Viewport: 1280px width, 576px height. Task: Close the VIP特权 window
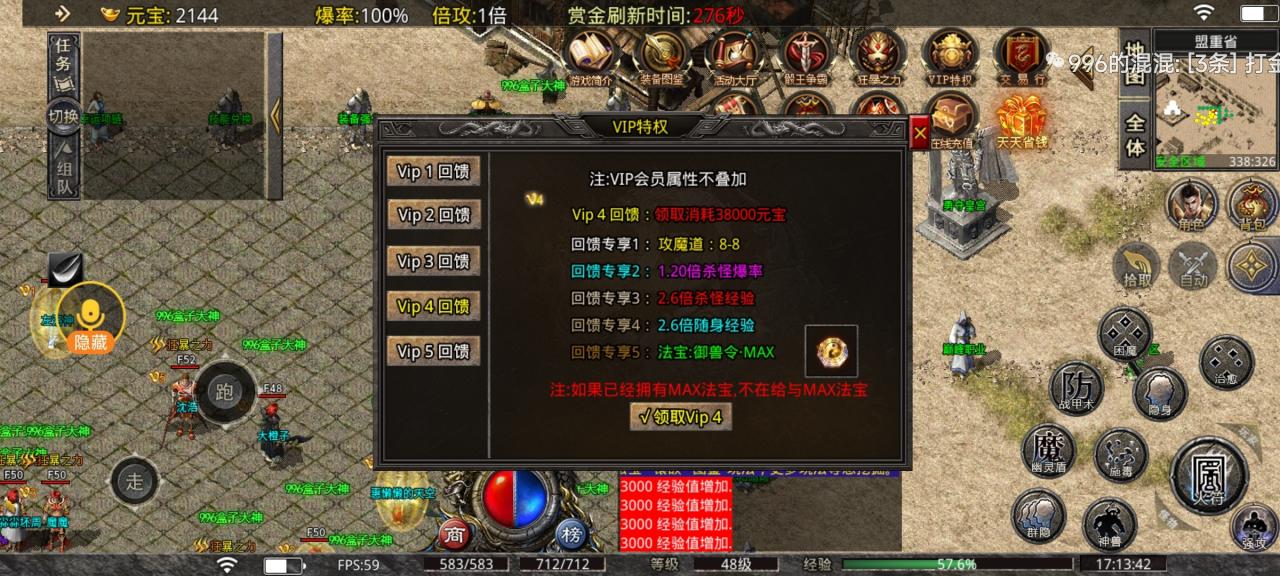[920, 133]
